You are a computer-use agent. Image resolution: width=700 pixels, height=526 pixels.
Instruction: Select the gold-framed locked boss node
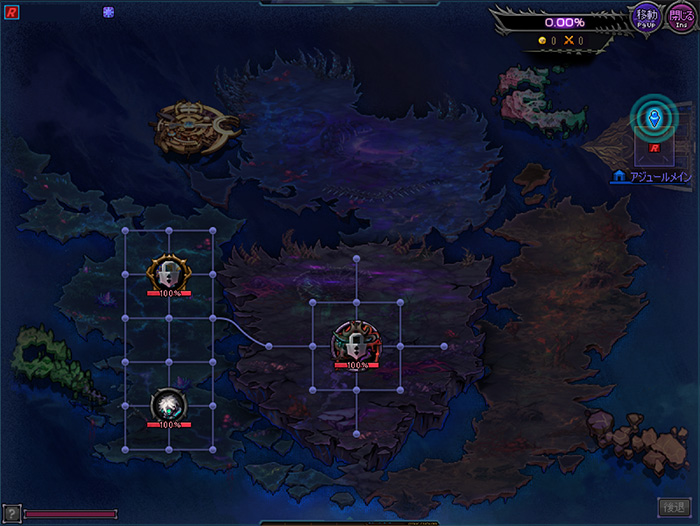(168, 272)
